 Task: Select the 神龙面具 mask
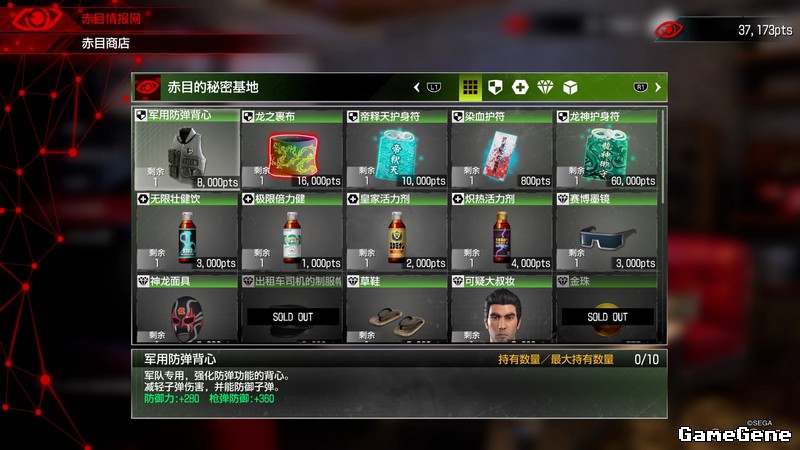pyautogui.click(x=187, y=312)
